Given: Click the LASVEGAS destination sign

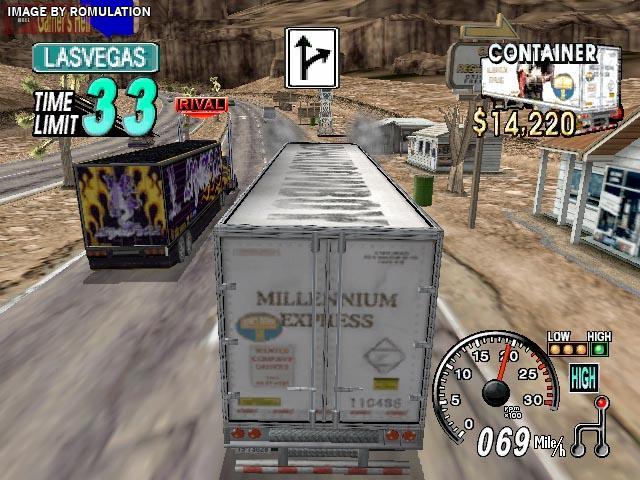Looking at the screenshot, I should click(95, 58).
